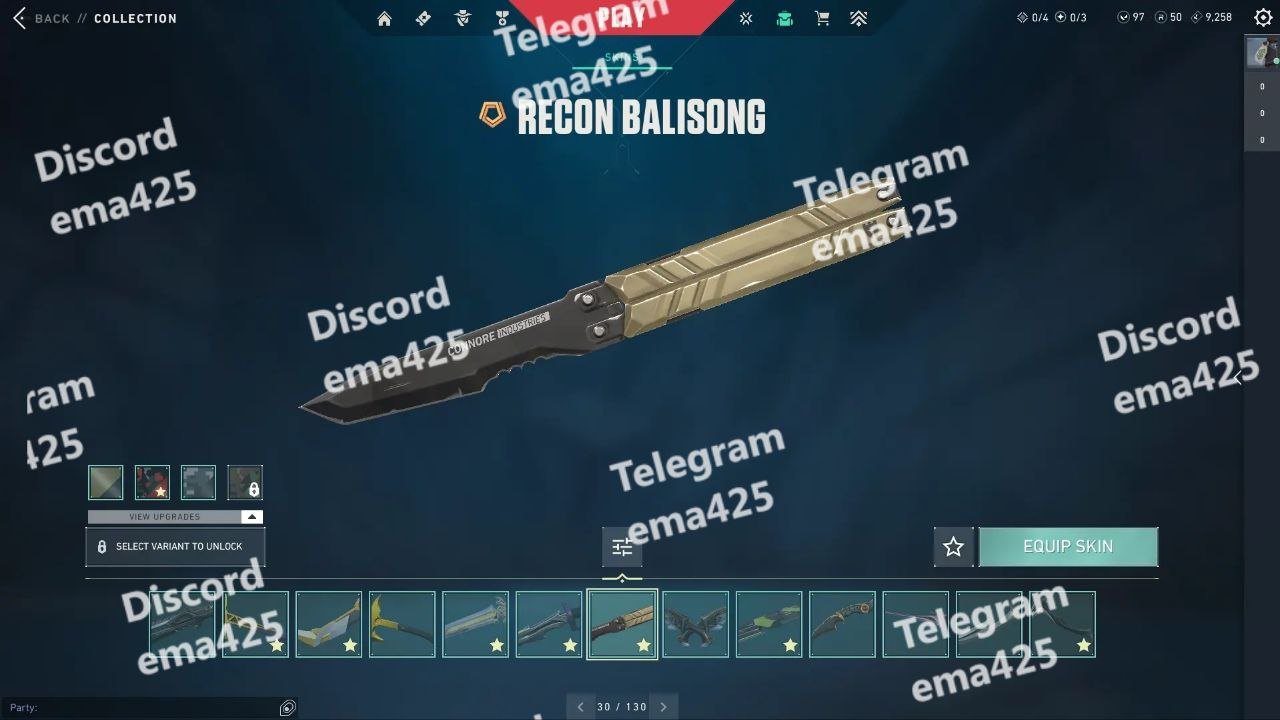
Task: Favorite this skin with the star button
Action: coord(953,547)
